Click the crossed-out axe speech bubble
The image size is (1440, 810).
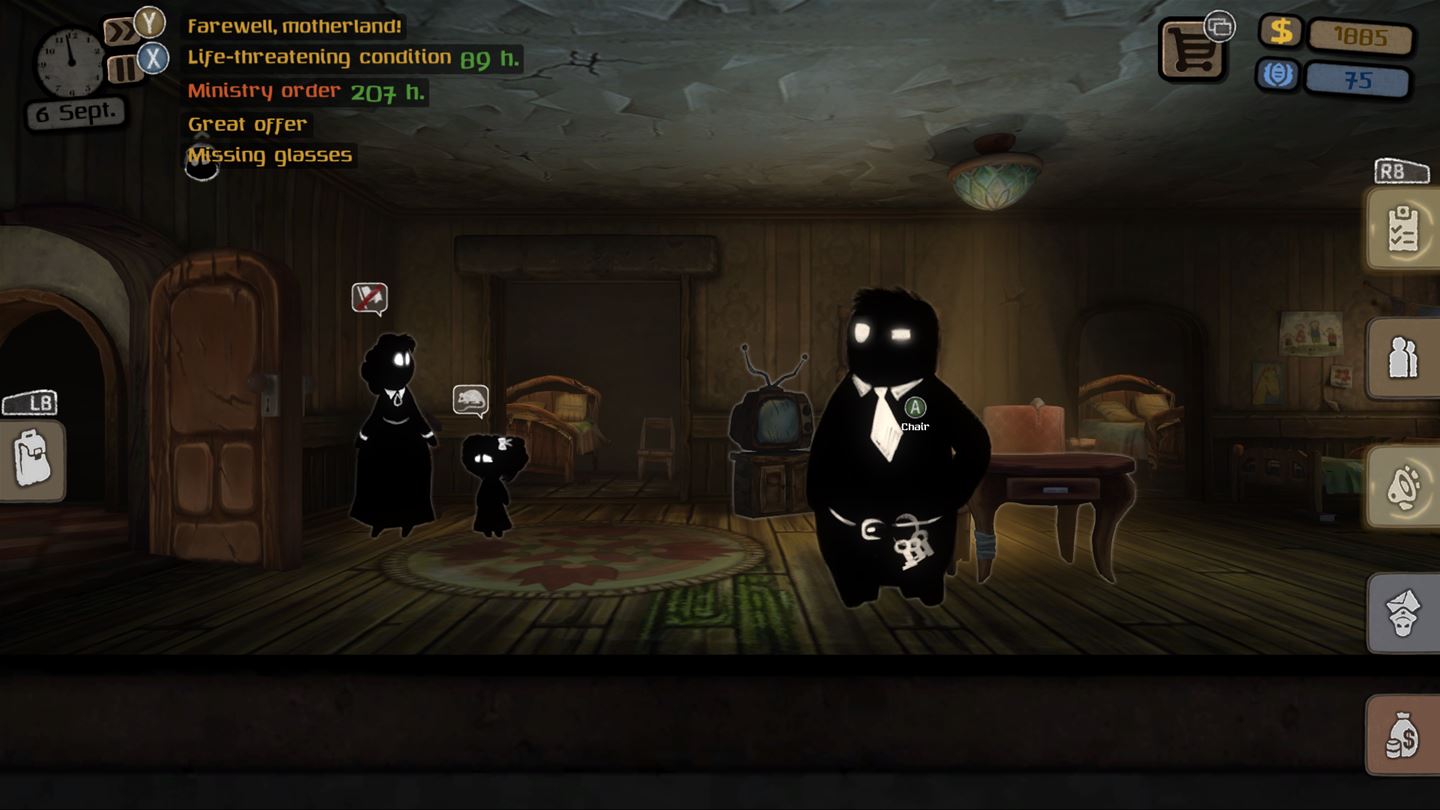coord(369,297)
